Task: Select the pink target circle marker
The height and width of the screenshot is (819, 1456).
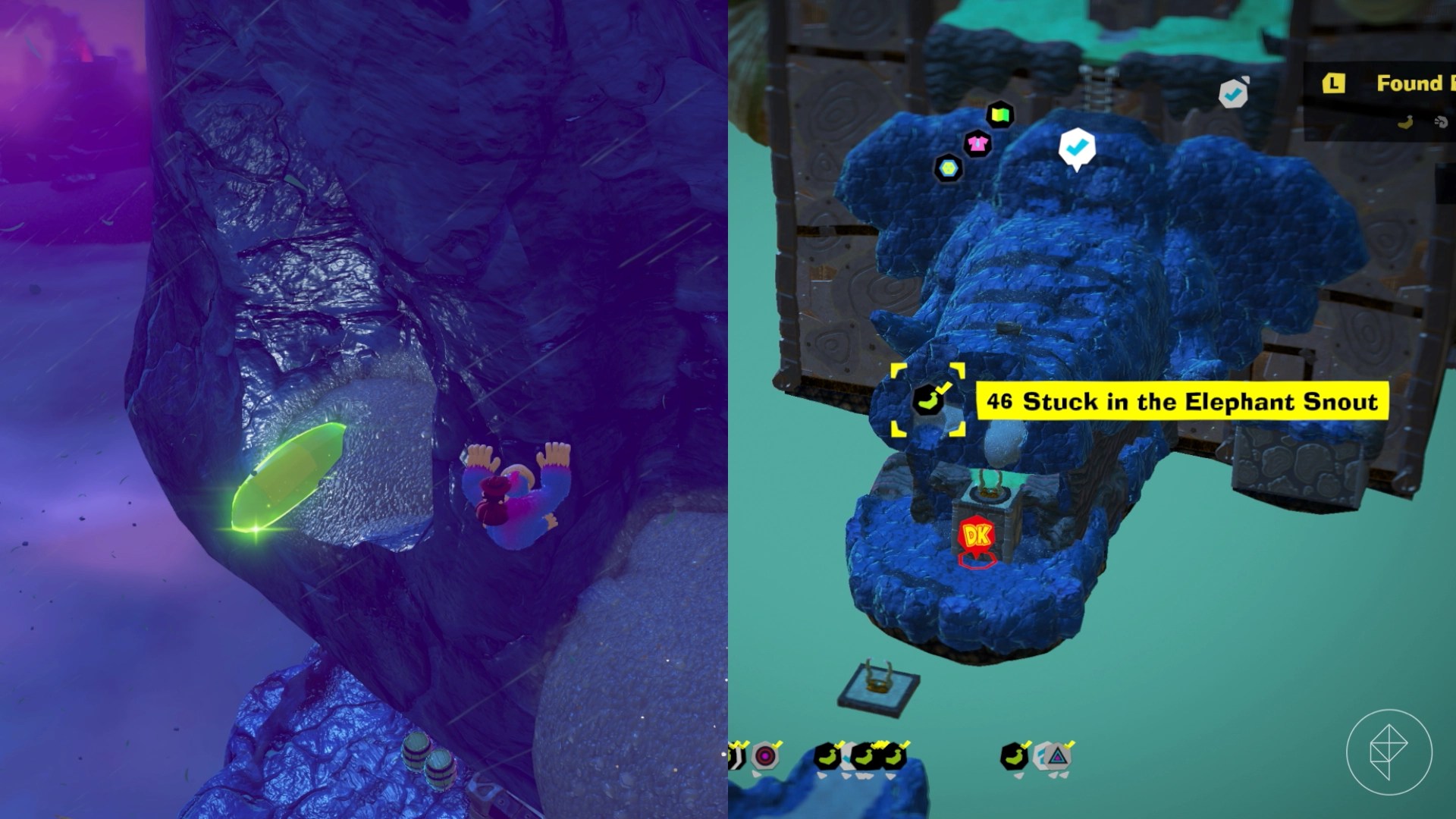Action: pyautogui.click(x=765, y=756)
